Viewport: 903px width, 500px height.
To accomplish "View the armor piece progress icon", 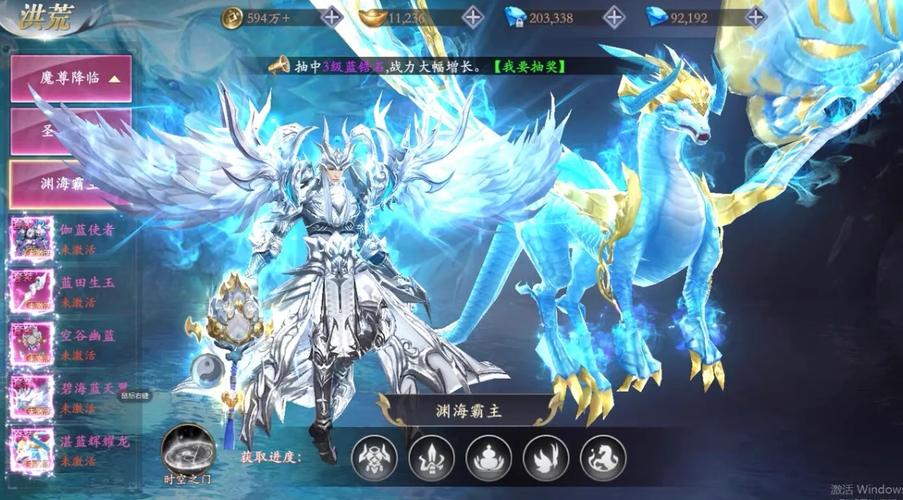I will (374, 458).
